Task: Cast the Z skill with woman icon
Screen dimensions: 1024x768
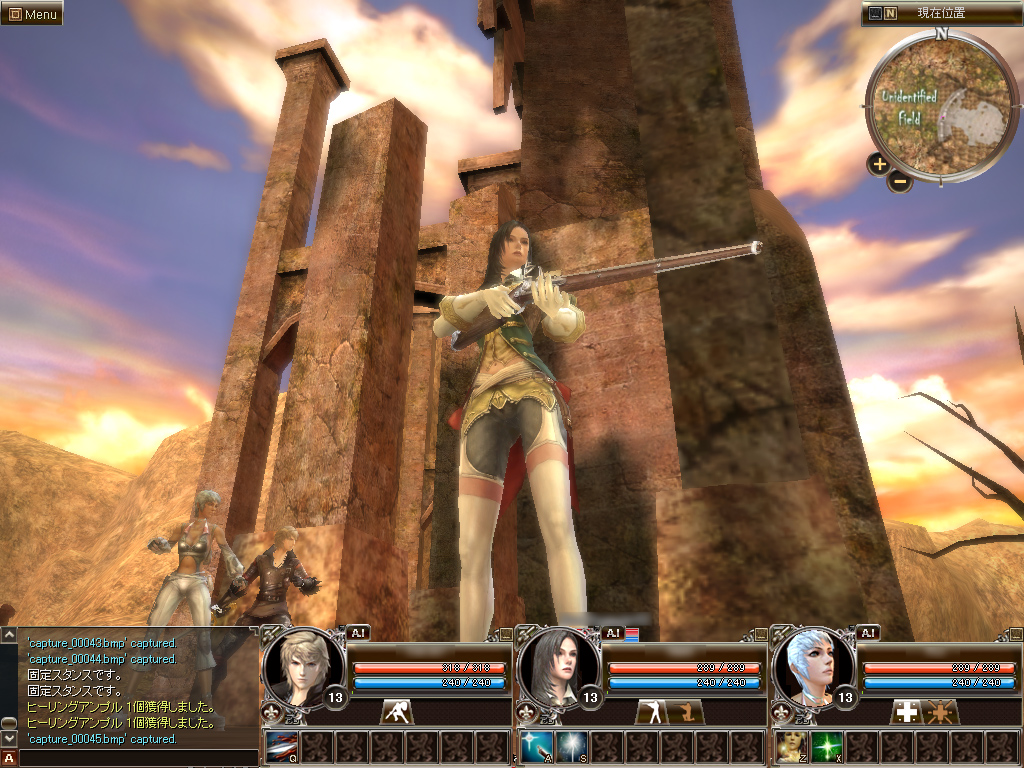Action: point(792,747)
